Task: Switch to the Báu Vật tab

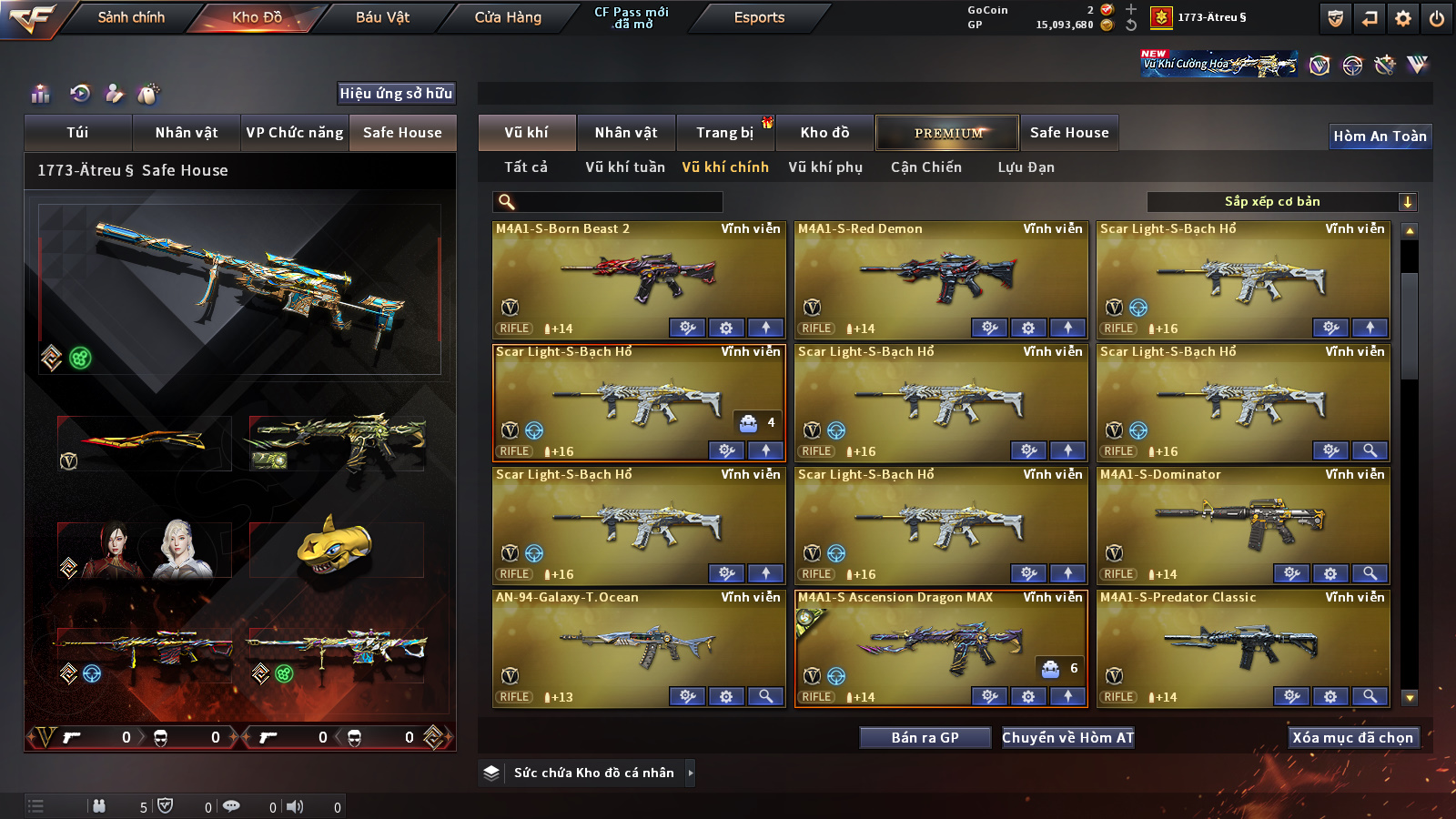Action: pyautogui.click(x=382, y=17)
